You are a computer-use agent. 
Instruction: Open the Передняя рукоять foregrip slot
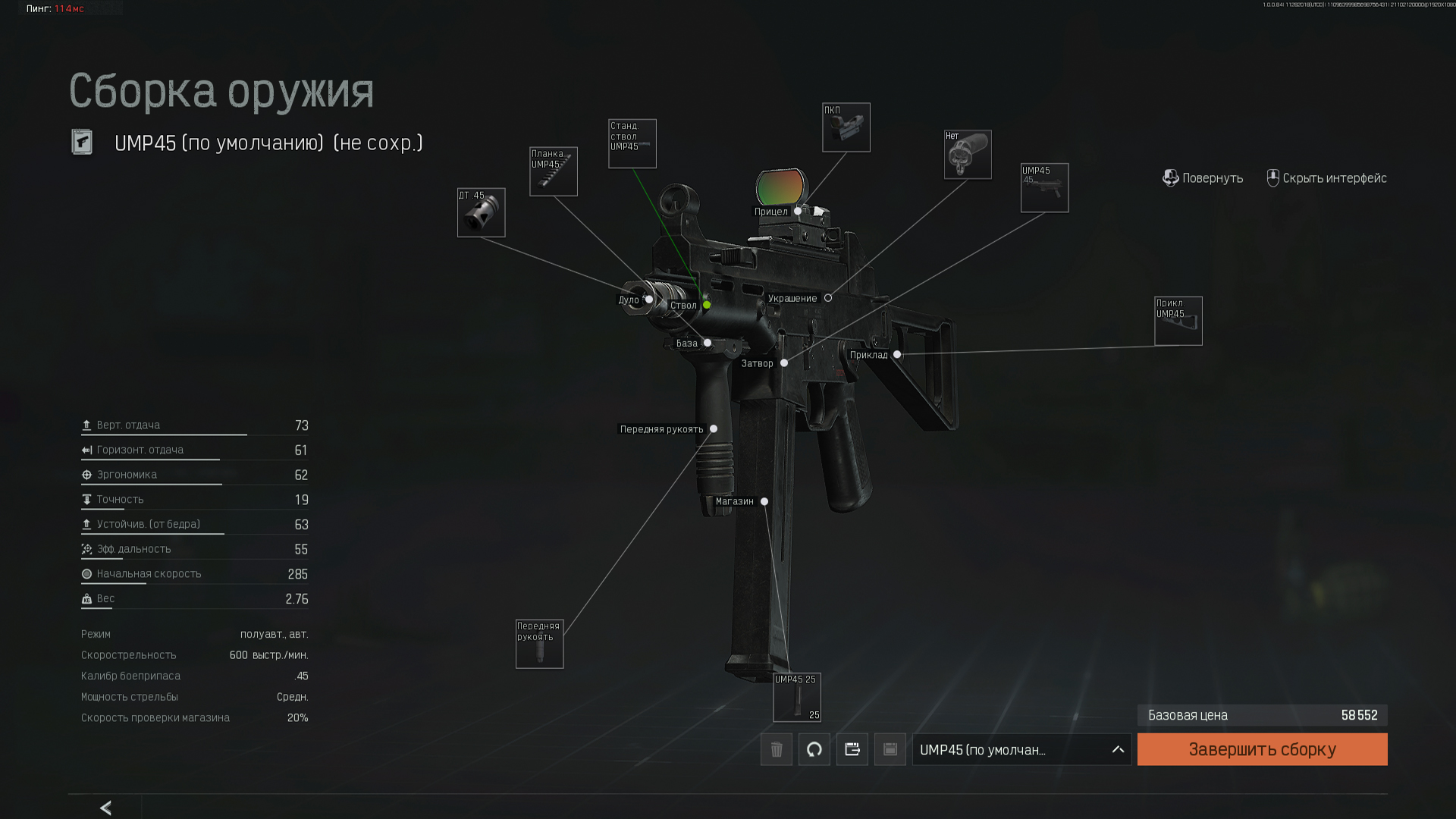pyautogui.click(x=540, y=644)
